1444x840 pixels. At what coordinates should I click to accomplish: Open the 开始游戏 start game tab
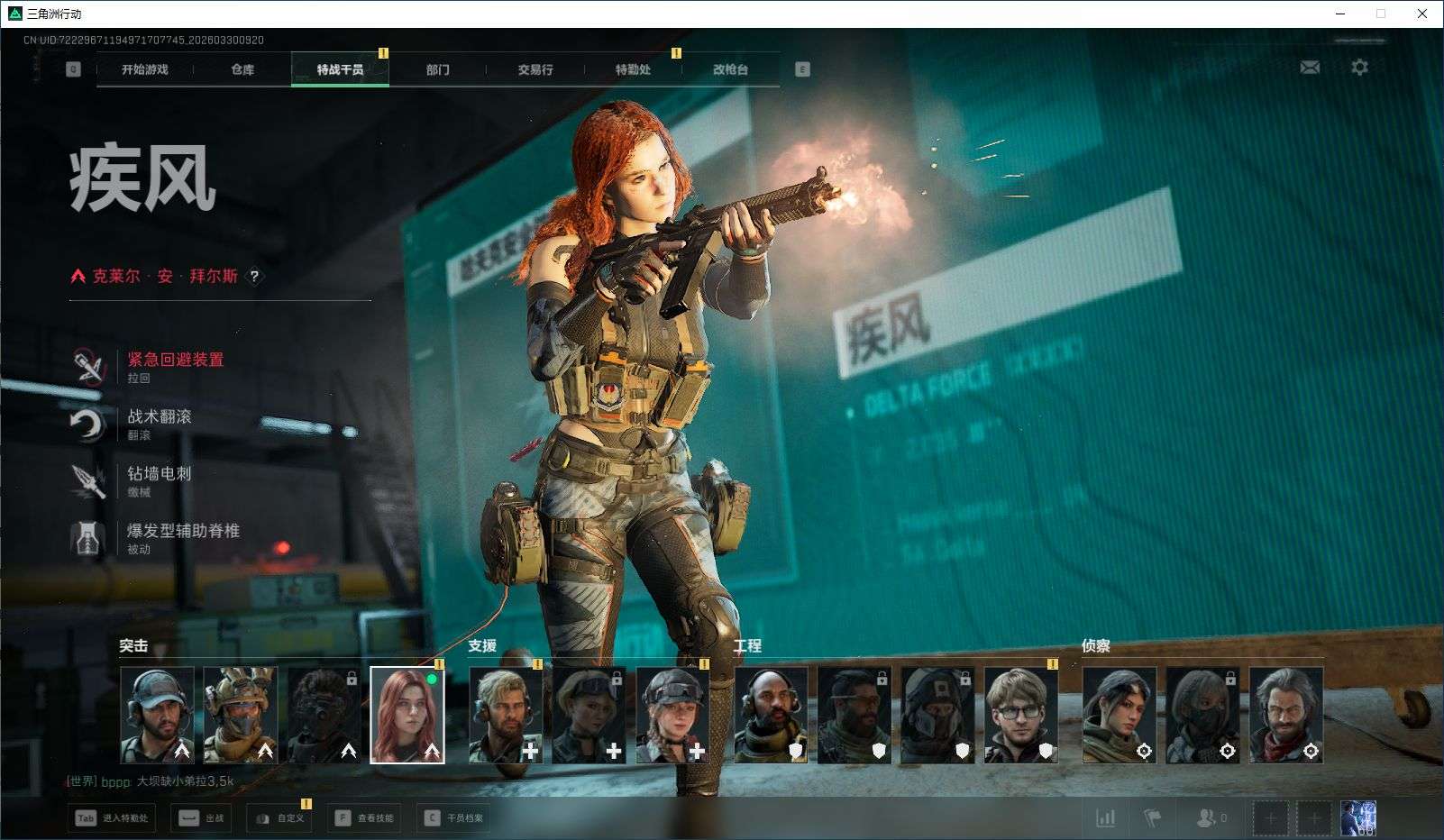point(144,69)
